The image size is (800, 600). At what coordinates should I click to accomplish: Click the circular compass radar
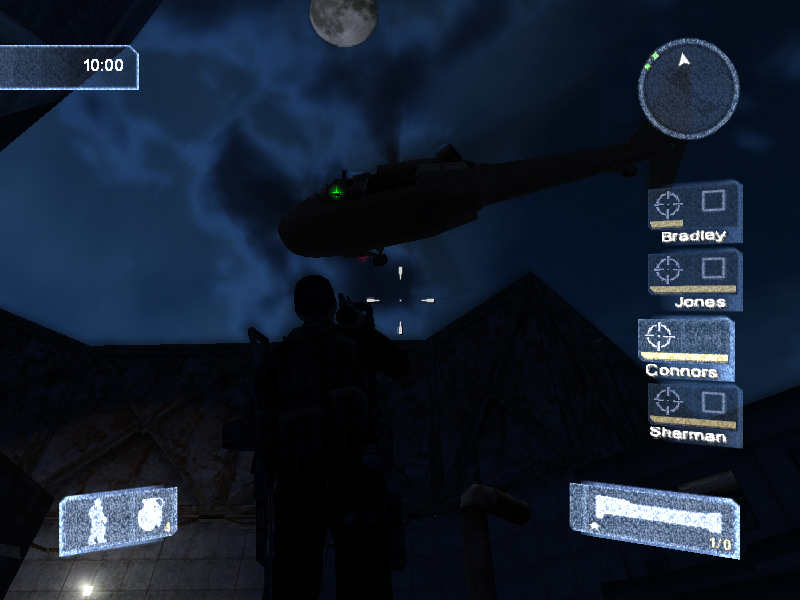pos(688,88)
